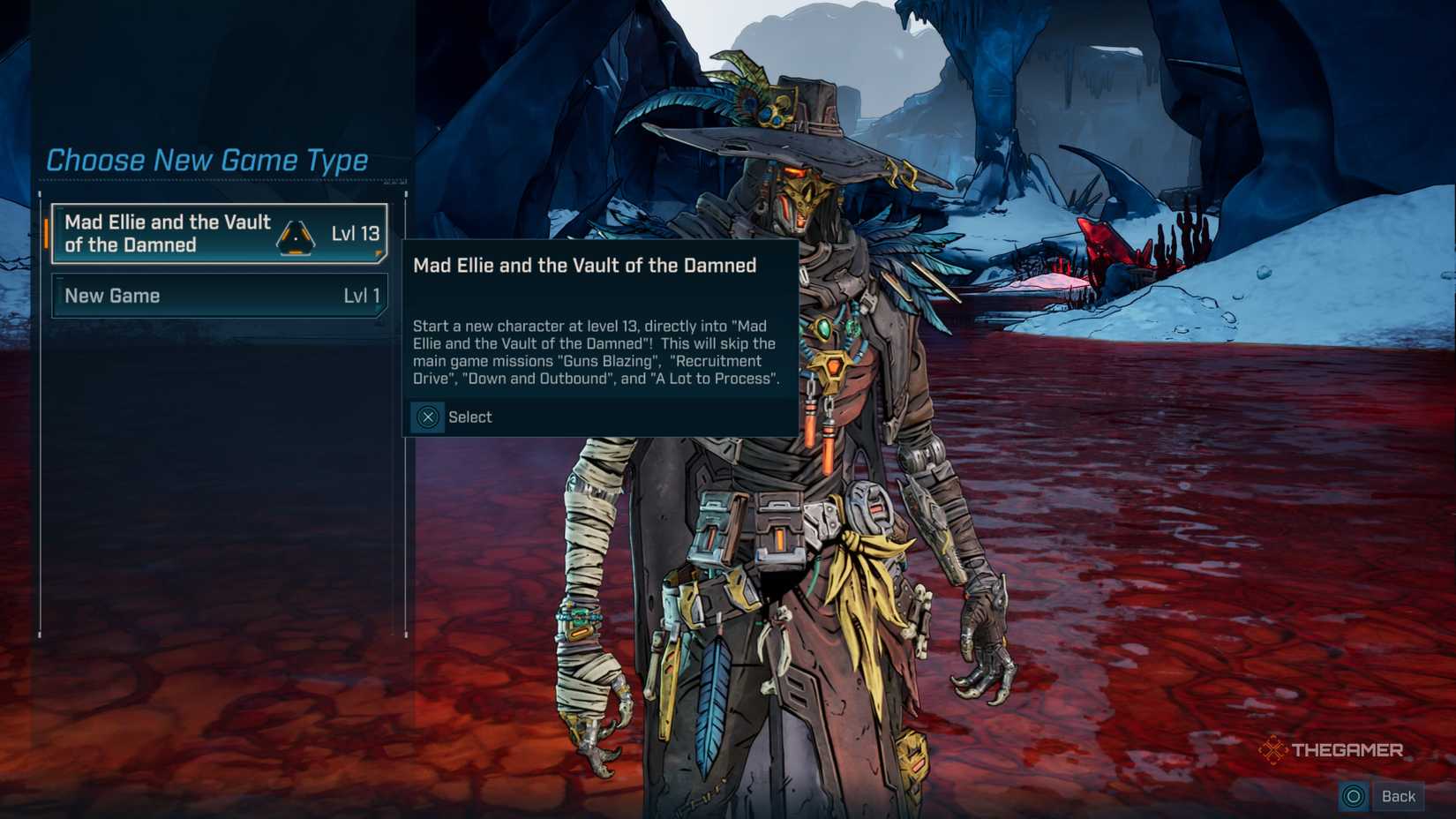This screenshot has width=1456, height=819.
Task: Click the description text inside the tooltip panel
Action: 596,352
